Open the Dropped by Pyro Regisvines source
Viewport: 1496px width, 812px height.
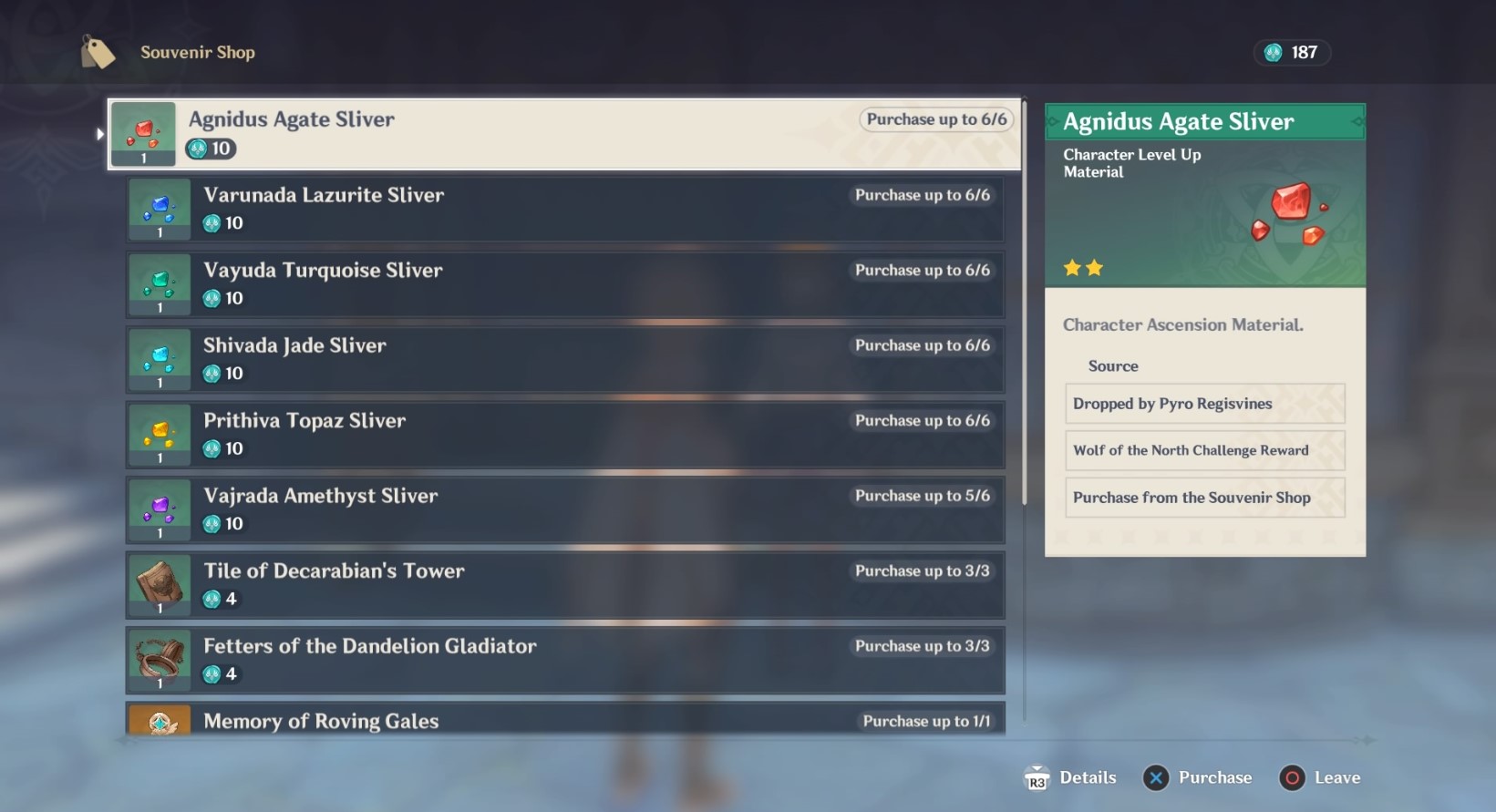click(x=1204, y=404)
